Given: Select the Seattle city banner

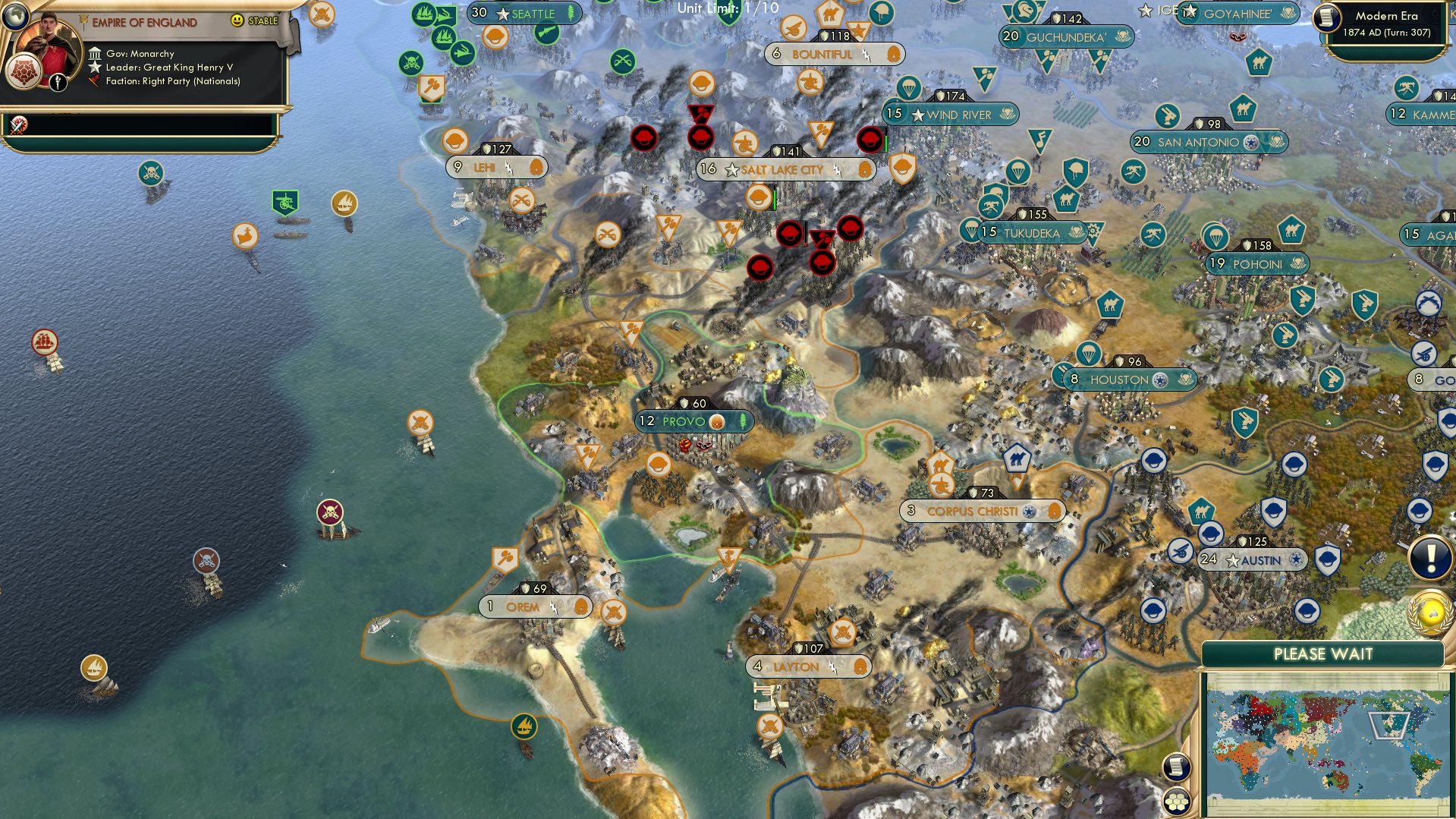Looking at the screenshot, I should [x=525, y=13].
